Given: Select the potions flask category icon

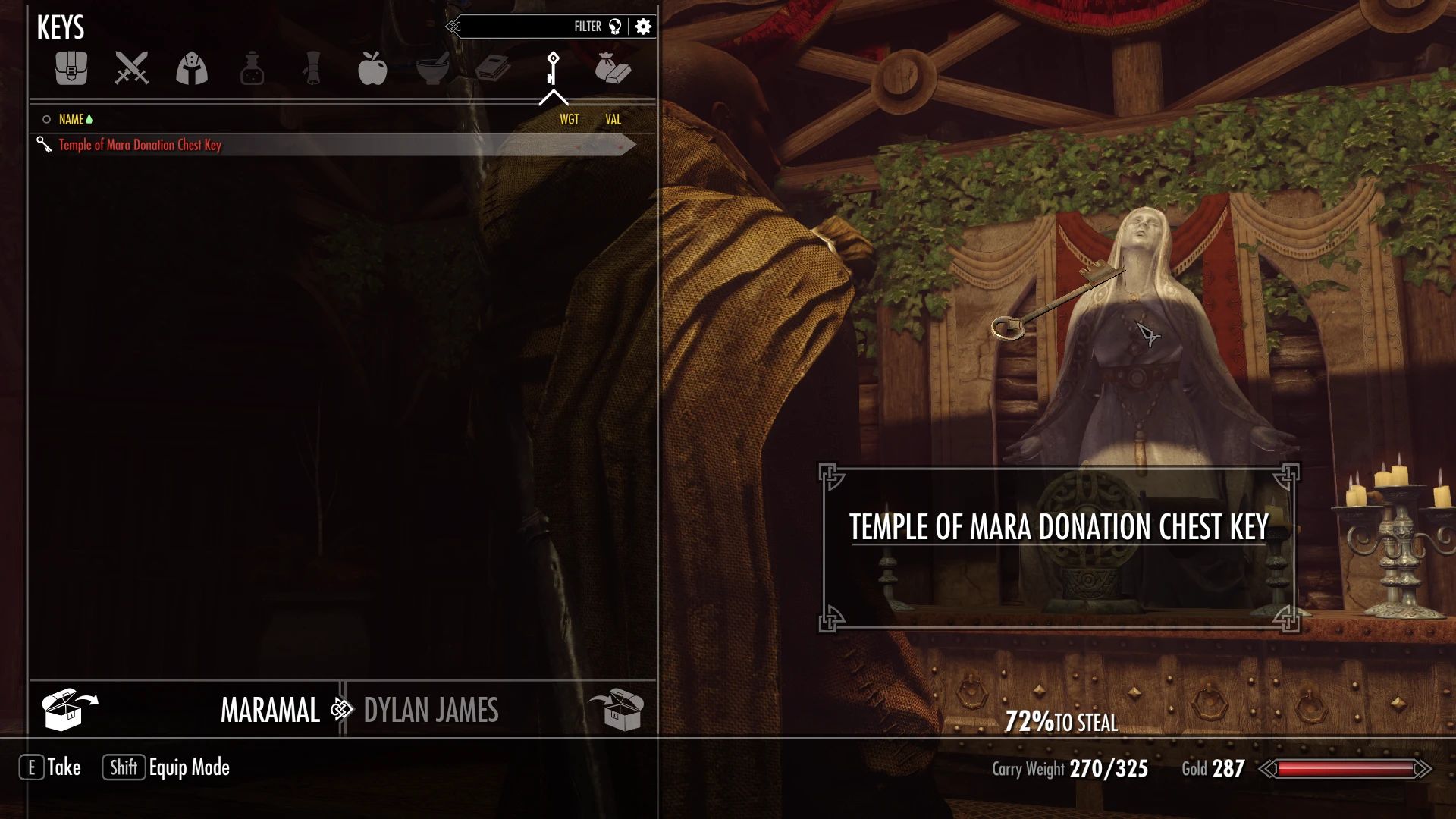Looking at the screenshot, I should pyautogui.click(x=253, y=69).
